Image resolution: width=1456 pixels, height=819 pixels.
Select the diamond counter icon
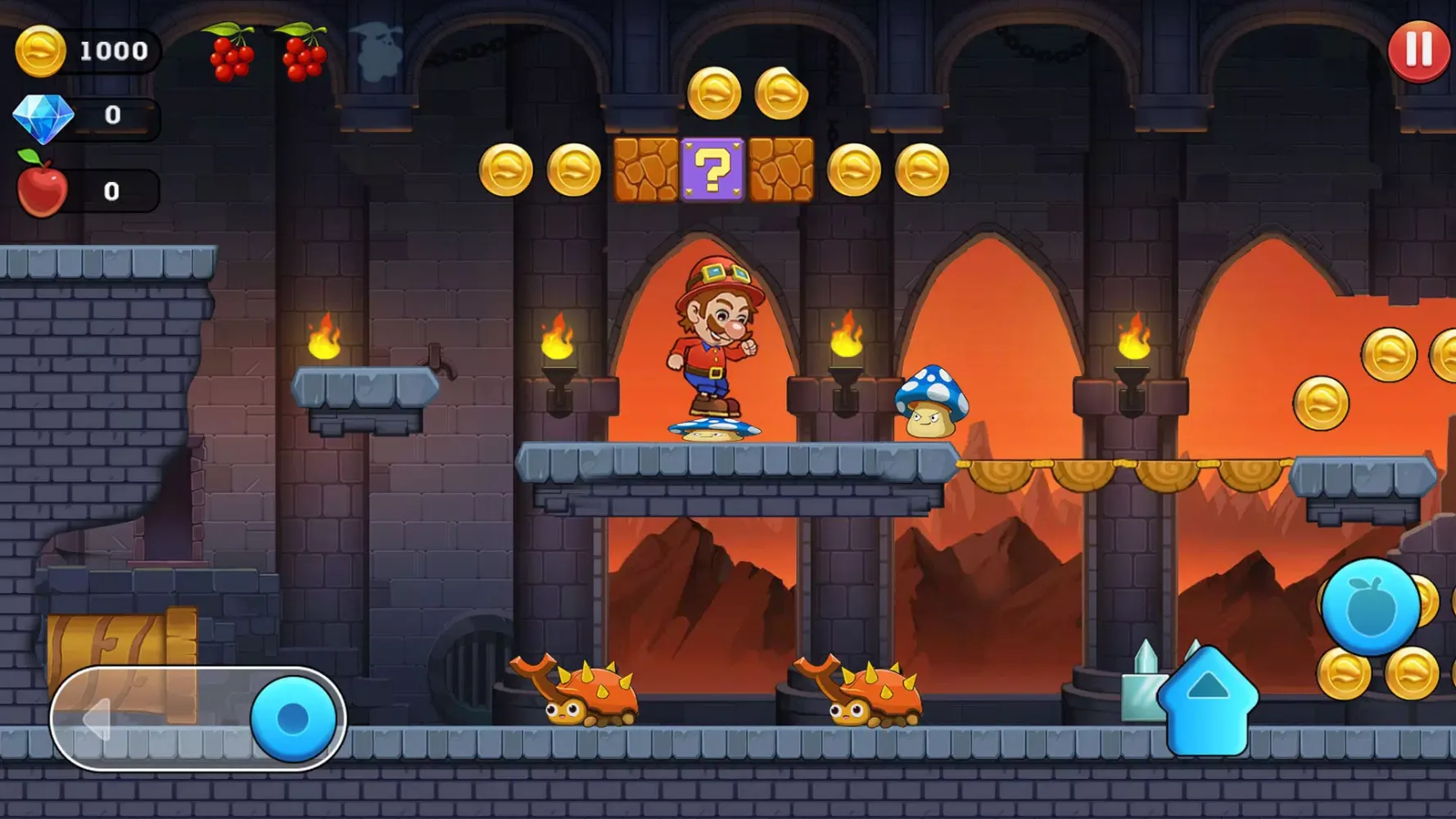point(45,115)
